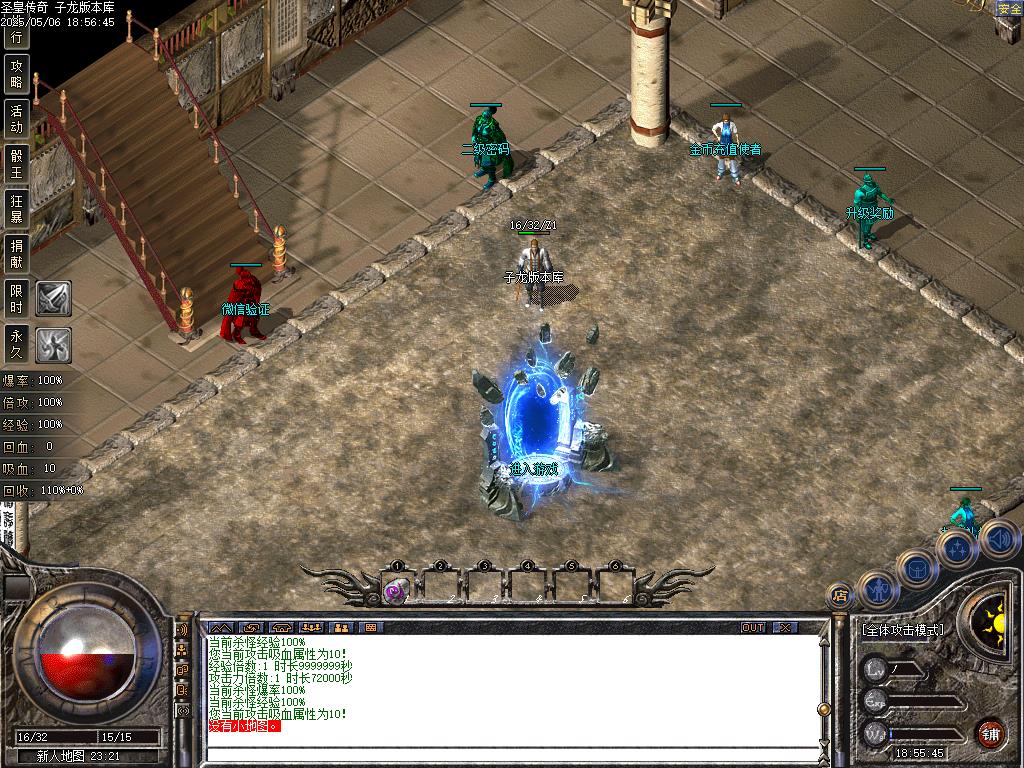Click the red 铺 stall button
Viewport: 1024px width, 768px height.
click(x=990, y=733)
